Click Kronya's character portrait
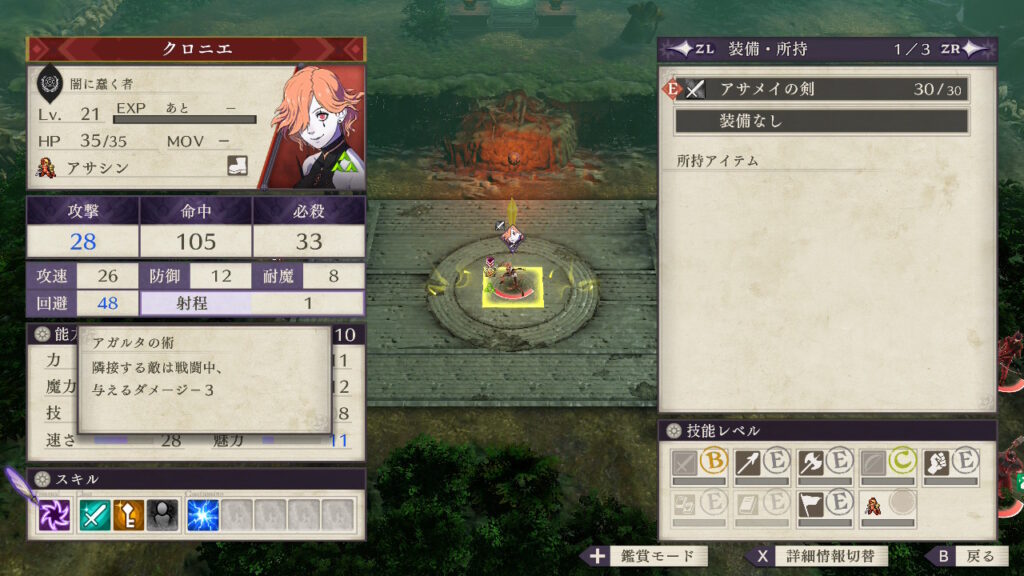 [315, 126]
